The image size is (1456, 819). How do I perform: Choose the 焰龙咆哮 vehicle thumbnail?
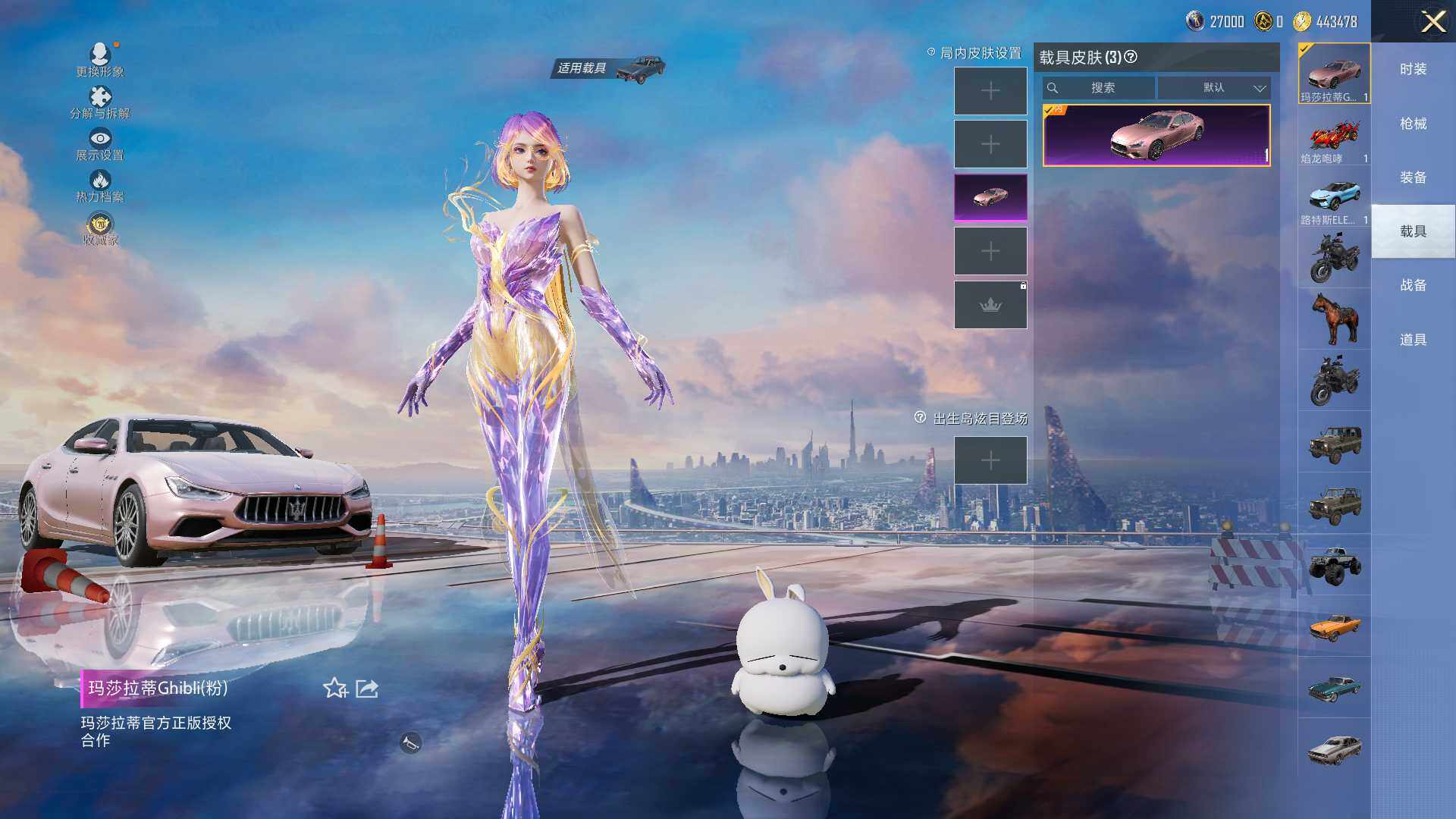coord(1334,137)
